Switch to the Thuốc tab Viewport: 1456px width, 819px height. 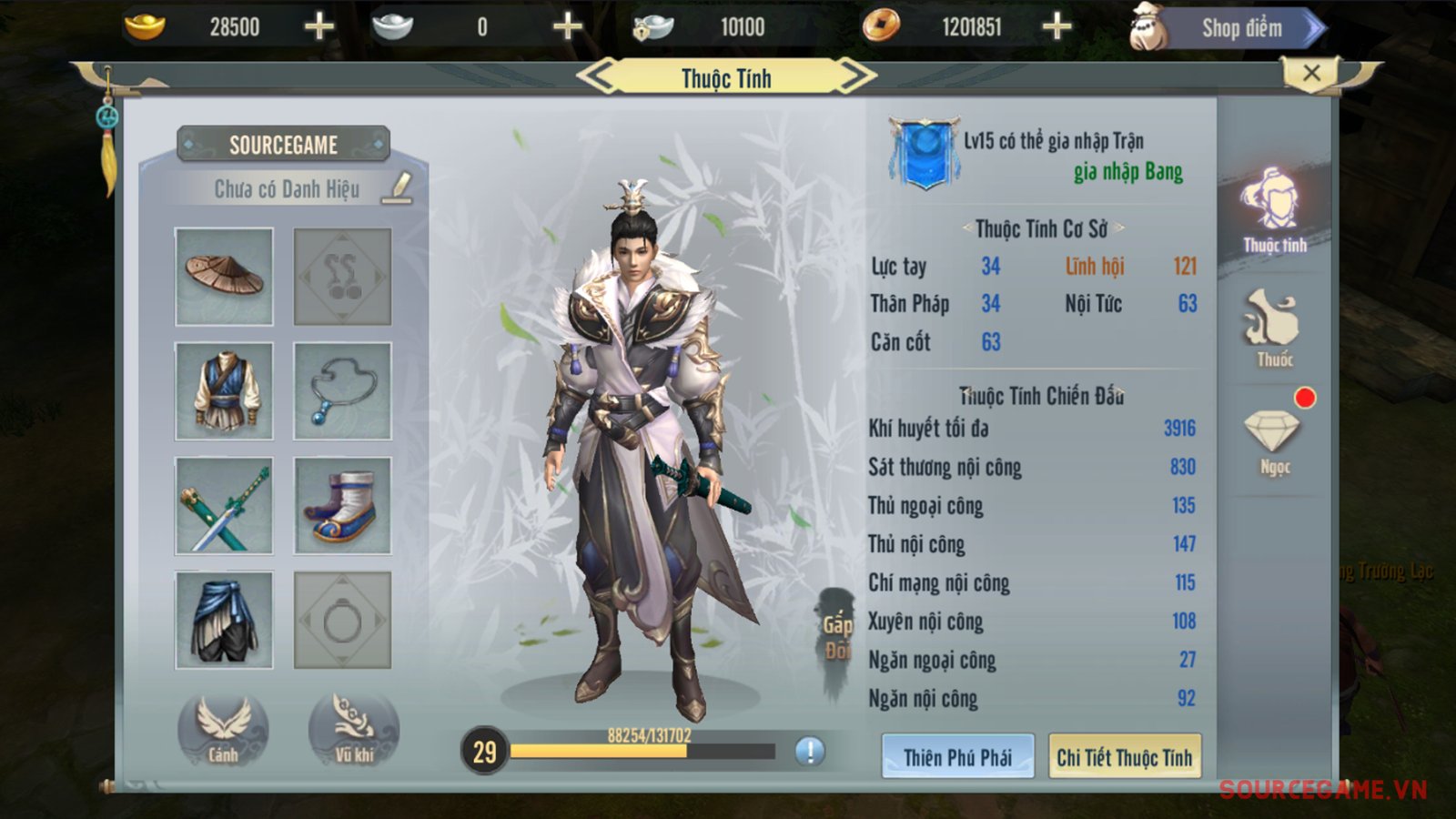(x=1274, y=329)
